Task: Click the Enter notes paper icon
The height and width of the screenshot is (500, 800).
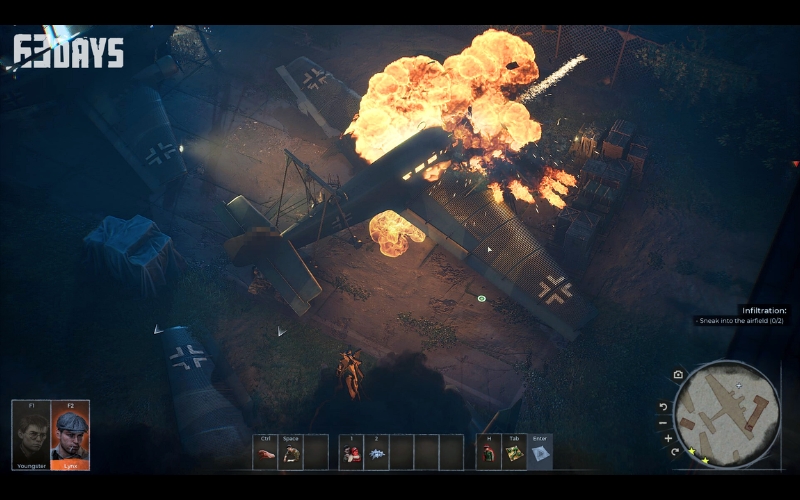Action: (x=540, y=454)
